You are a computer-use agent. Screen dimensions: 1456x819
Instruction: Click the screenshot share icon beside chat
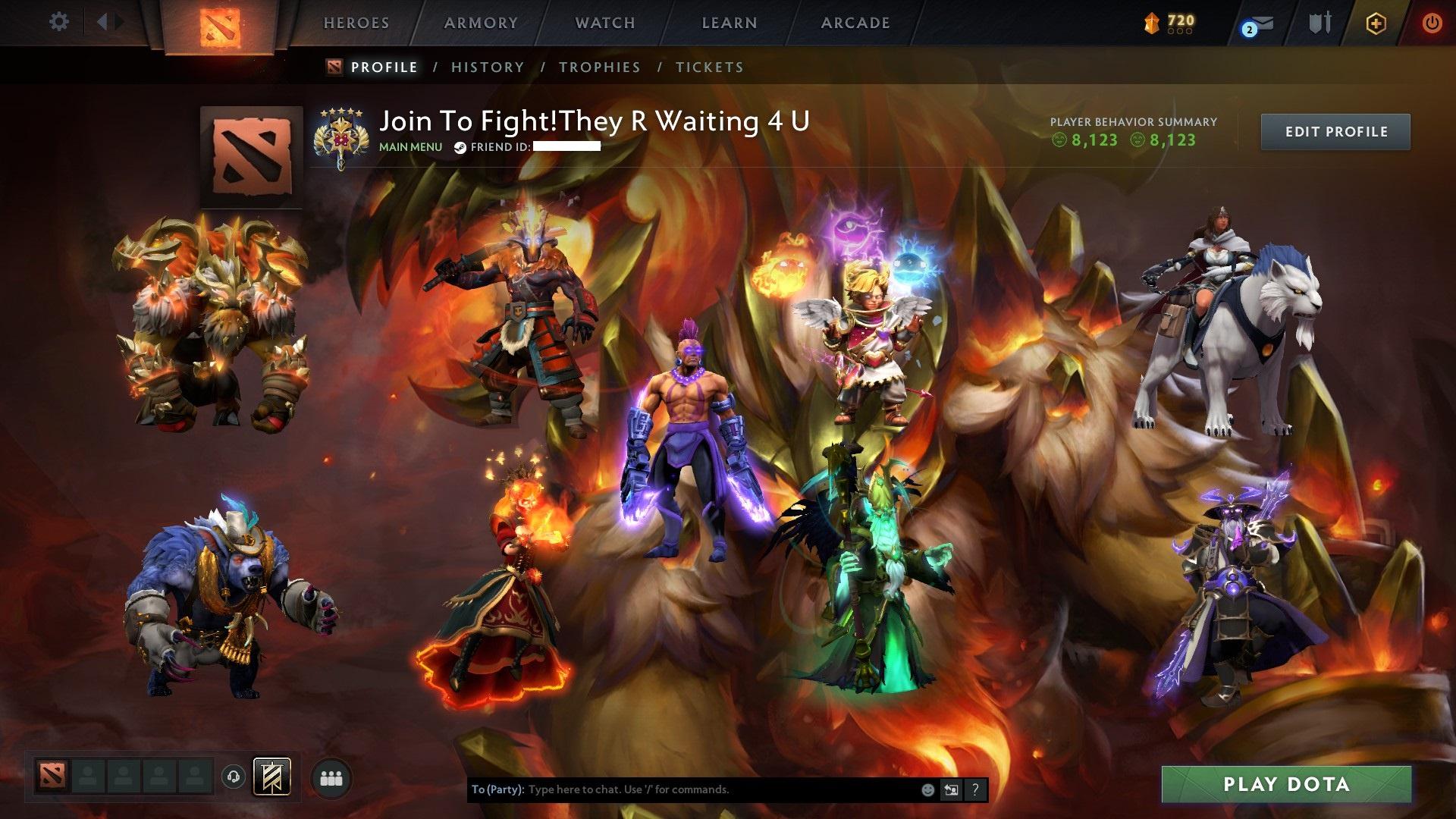tap(952, 789)
